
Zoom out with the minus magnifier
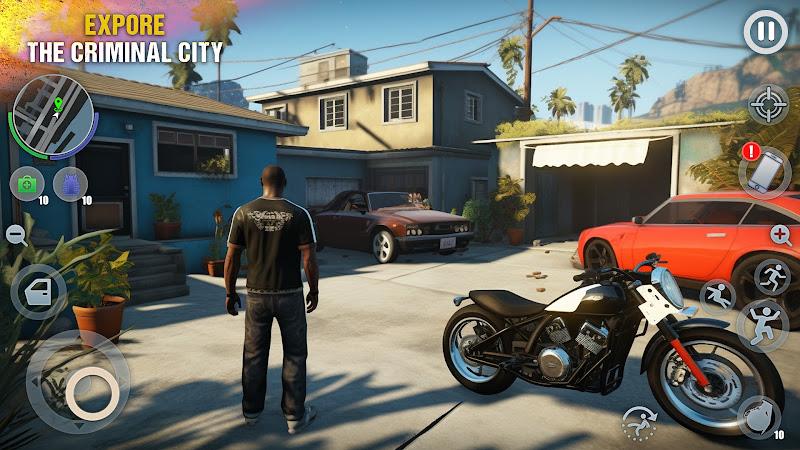point(16,234)
